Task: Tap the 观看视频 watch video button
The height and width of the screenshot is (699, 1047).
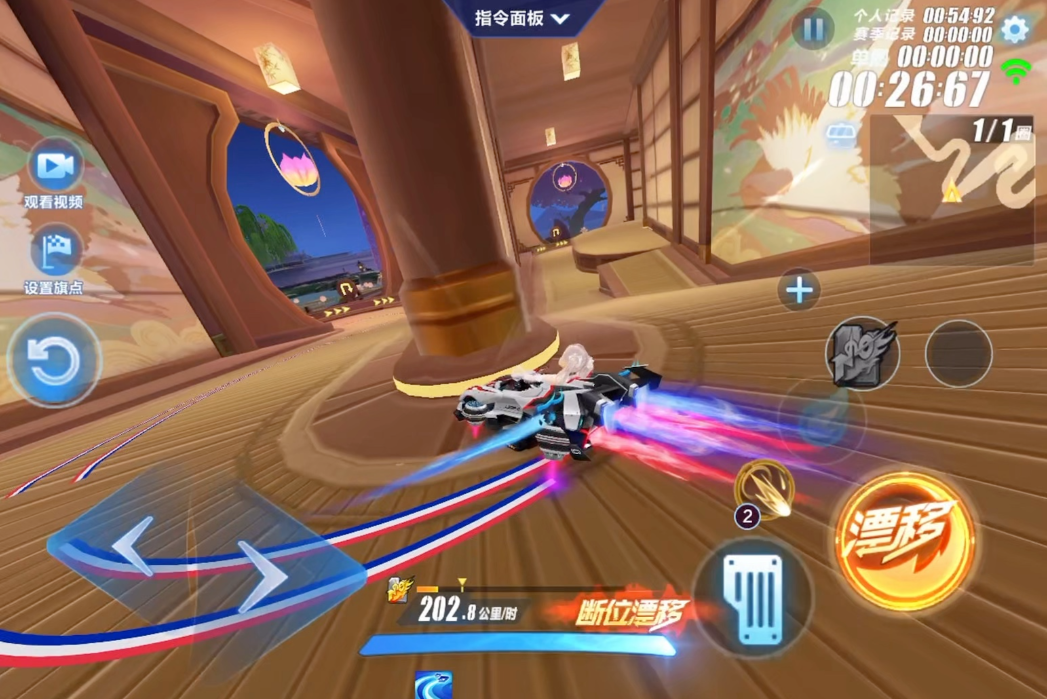Action: coord(54,173)
